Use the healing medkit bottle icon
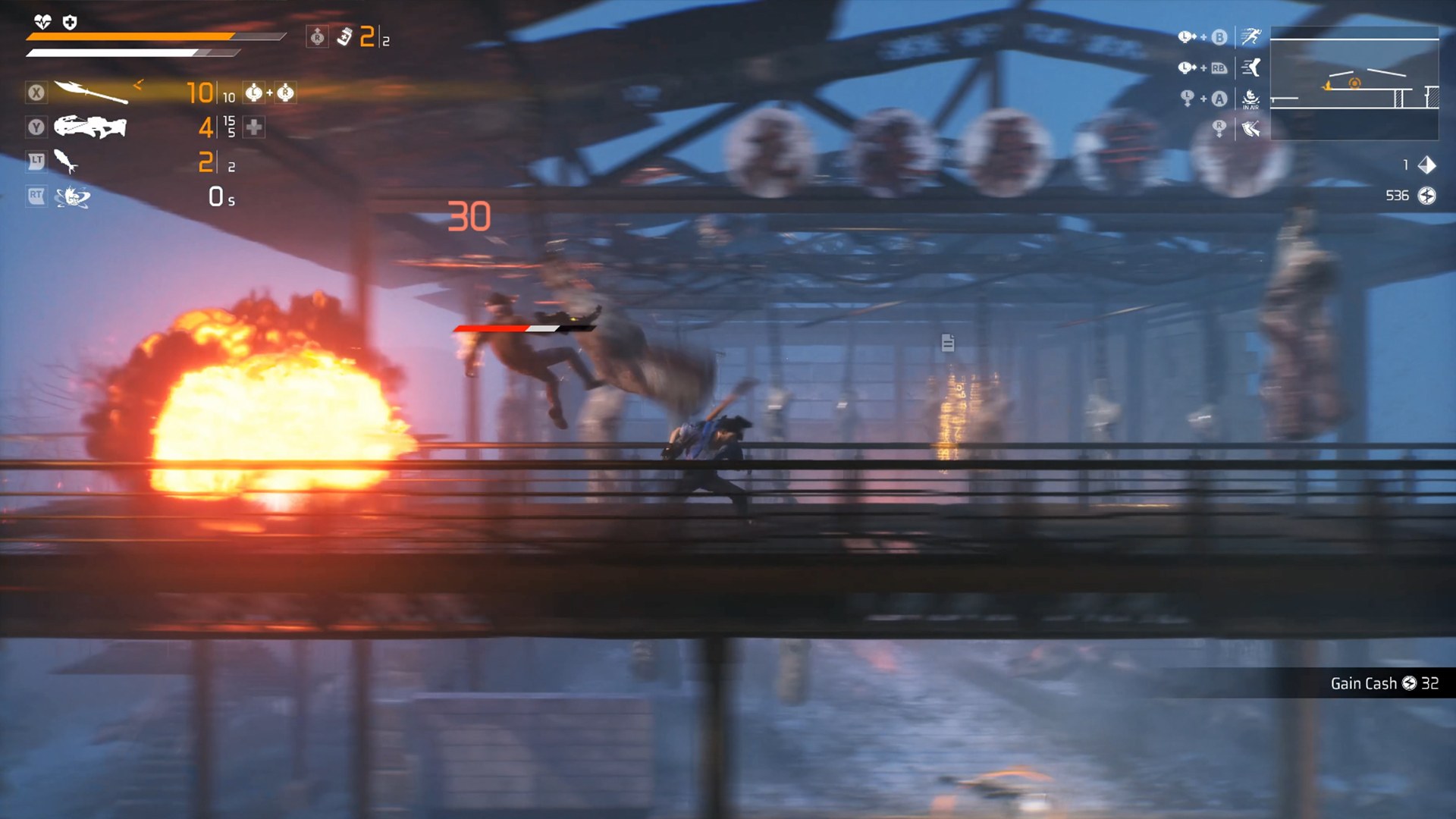The height and width of the screenshot is (819, 1456). tap(344, 36)
